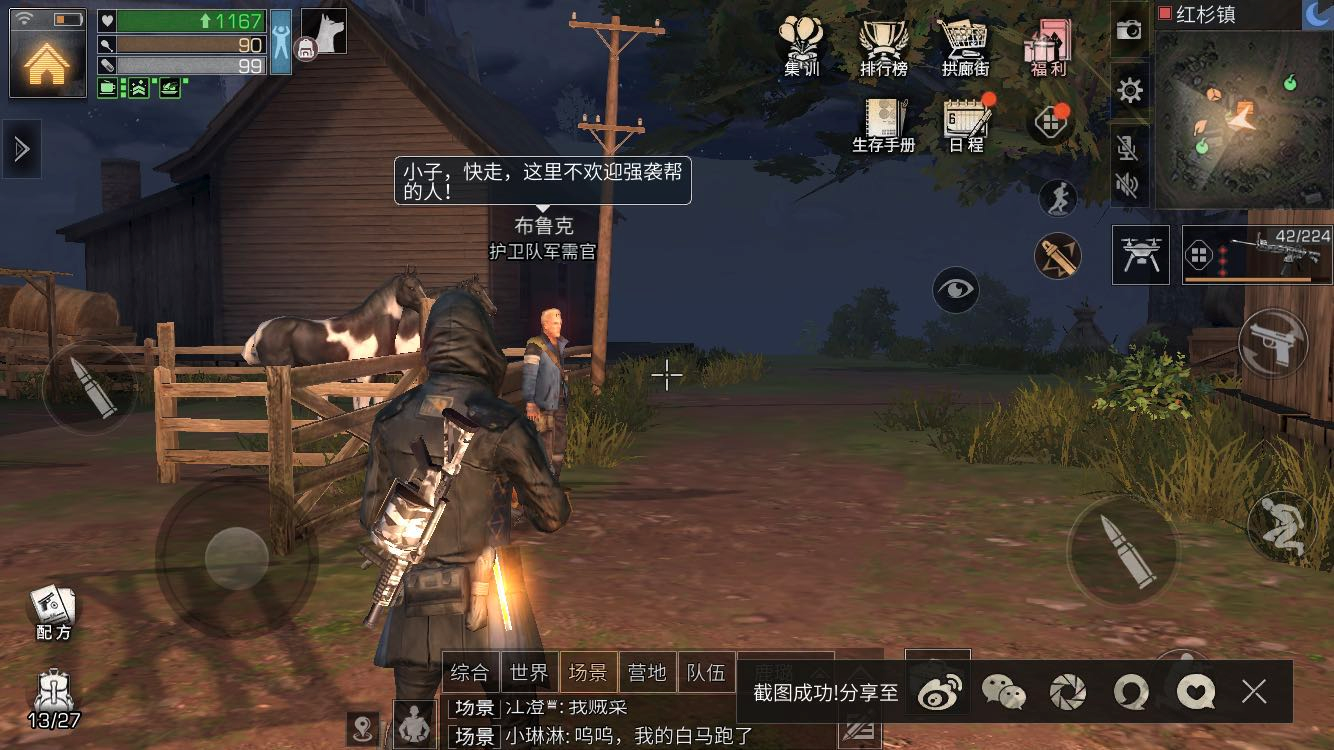Image resolution: width=1334 pixels, height=750 pixels.
Task: Switch to the 世界 world chat tab
Action: pos(531,672)
